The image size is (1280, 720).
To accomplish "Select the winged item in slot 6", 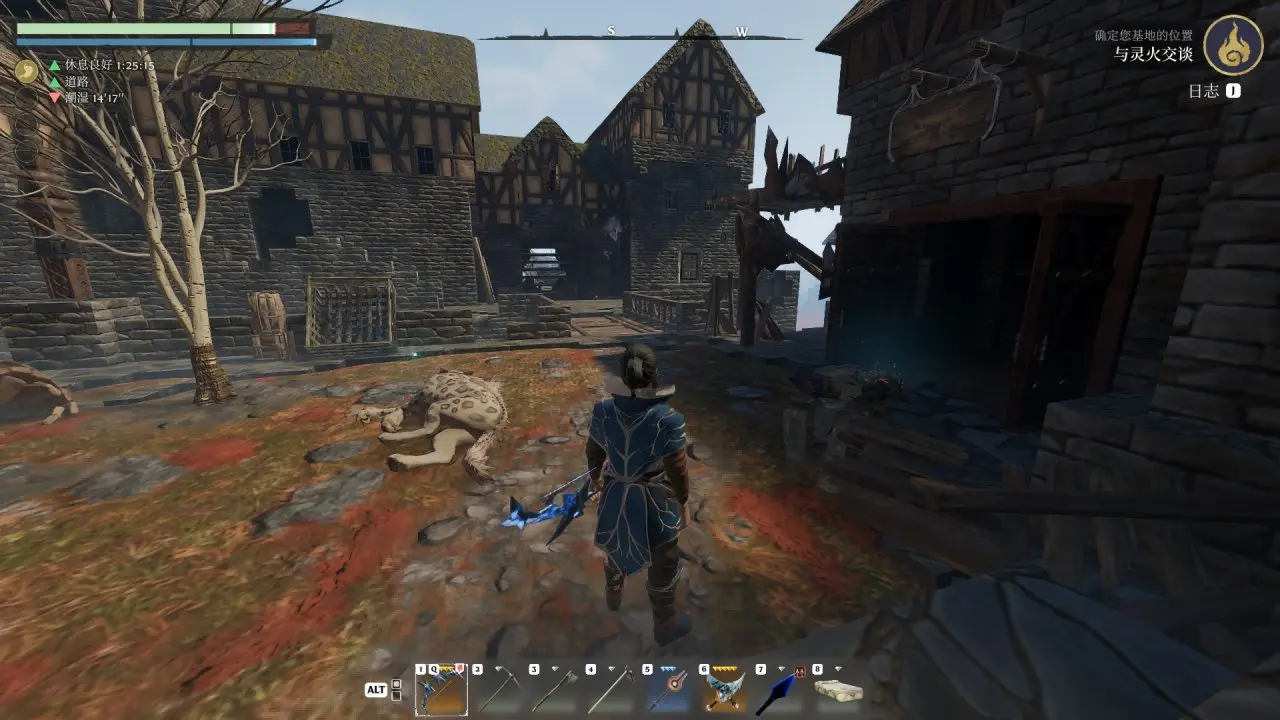I will coord(725,690).
